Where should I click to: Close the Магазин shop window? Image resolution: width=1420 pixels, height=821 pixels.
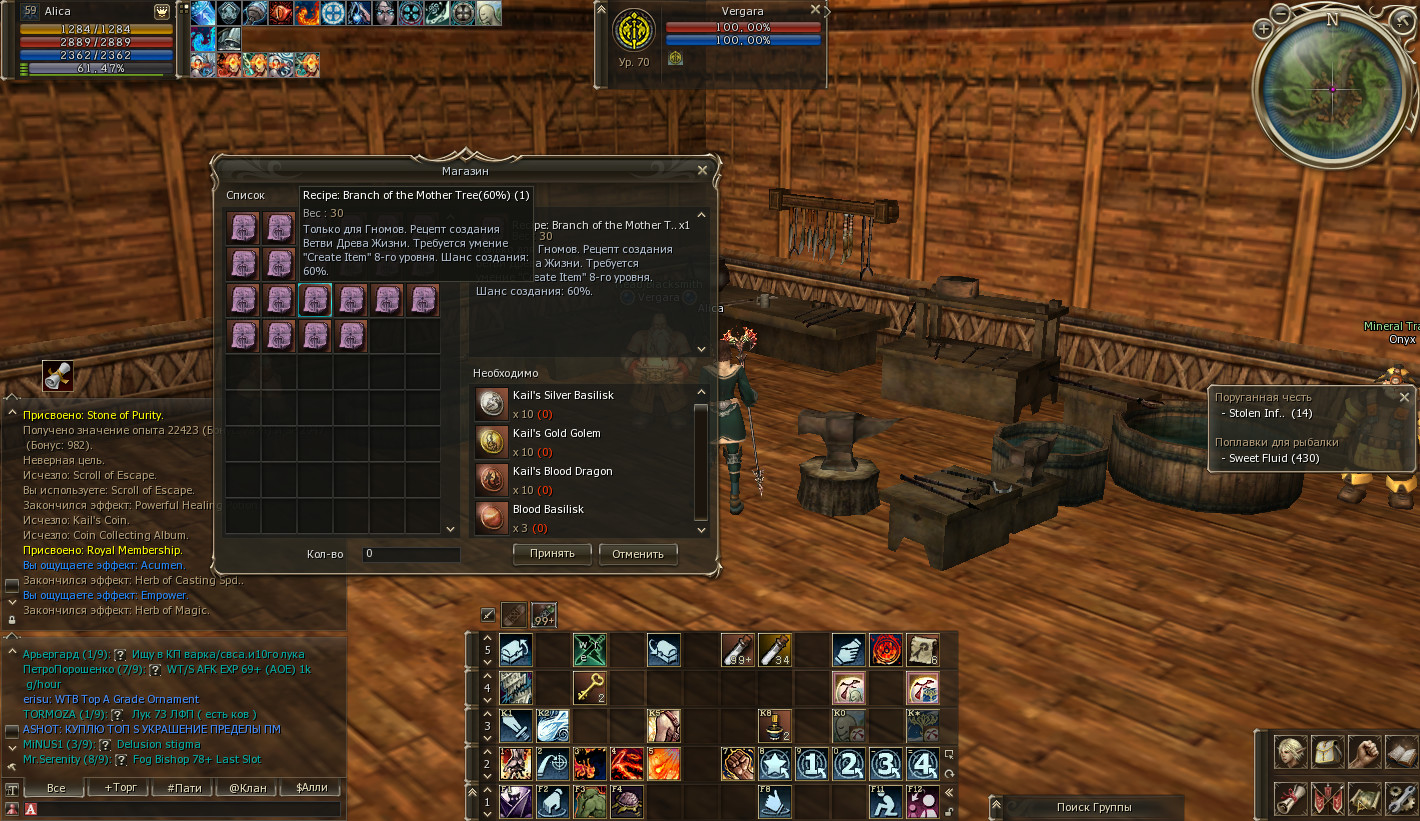[x=702, y=171]
